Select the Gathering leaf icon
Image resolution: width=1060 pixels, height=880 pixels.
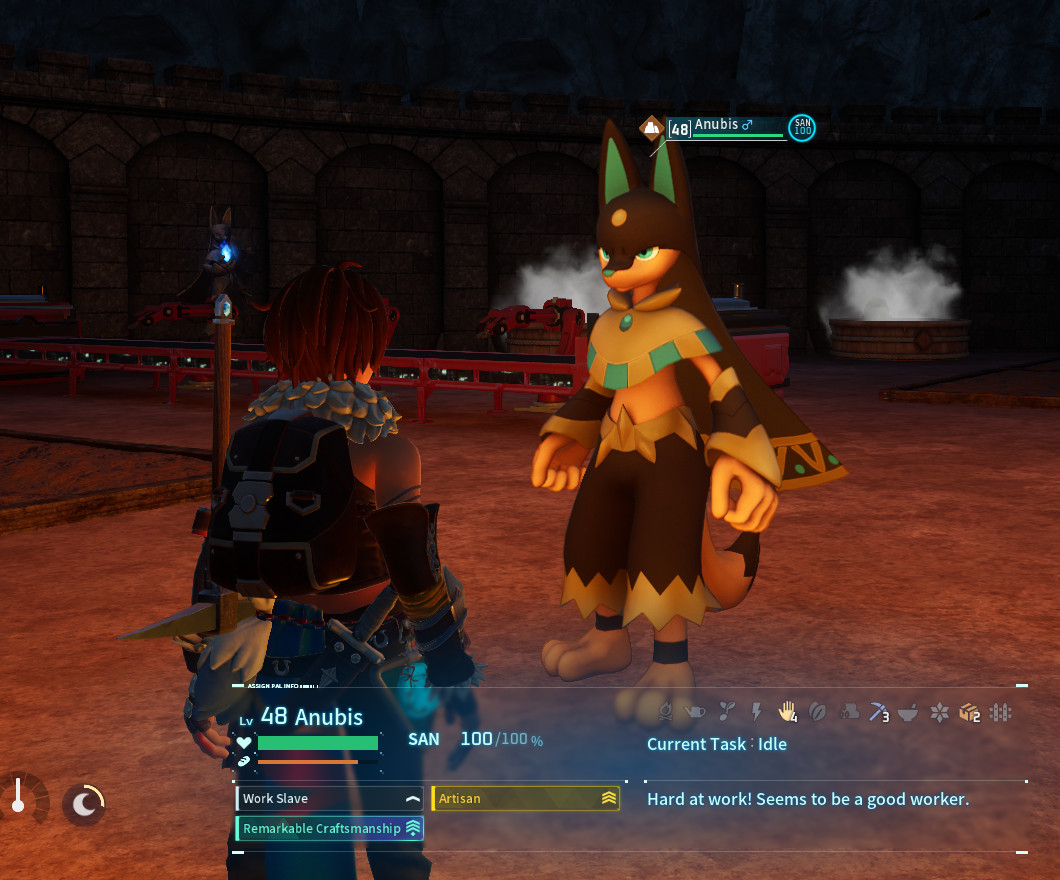818,711
